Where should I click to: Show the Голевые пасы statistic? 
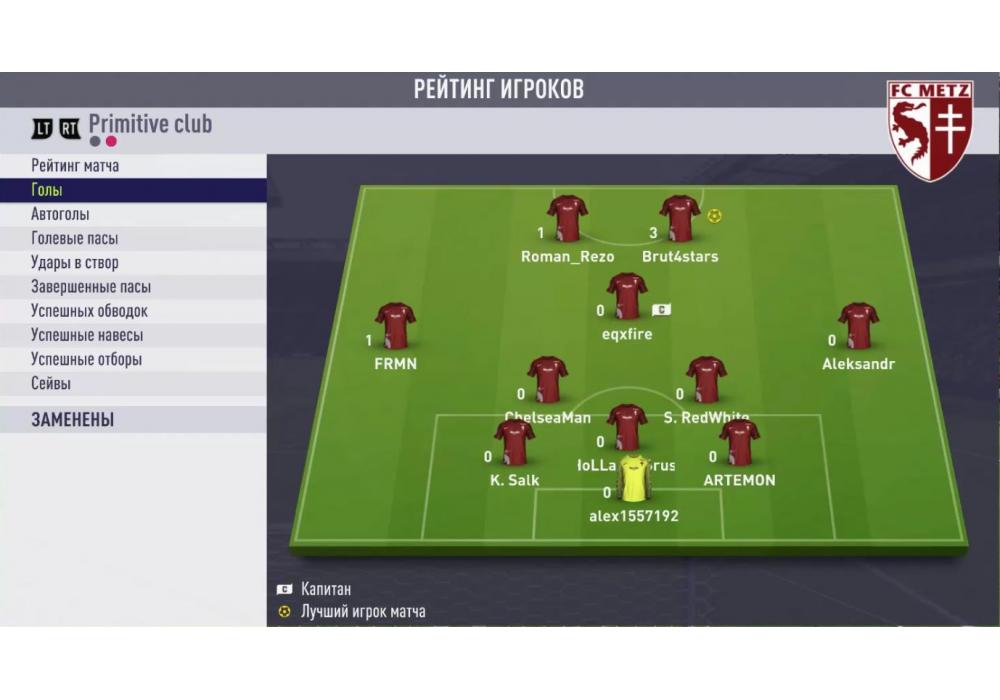point(74,238)
